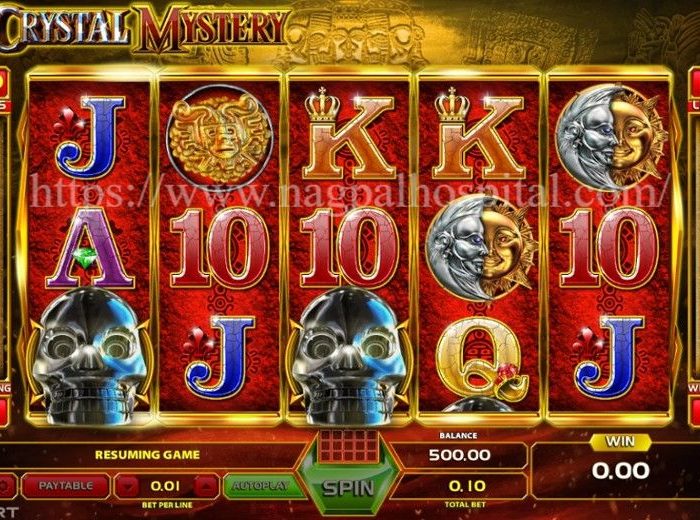The width and height of the screenshot is (700, 520).
Task: Start Autoplay mode
Action: 256,486
